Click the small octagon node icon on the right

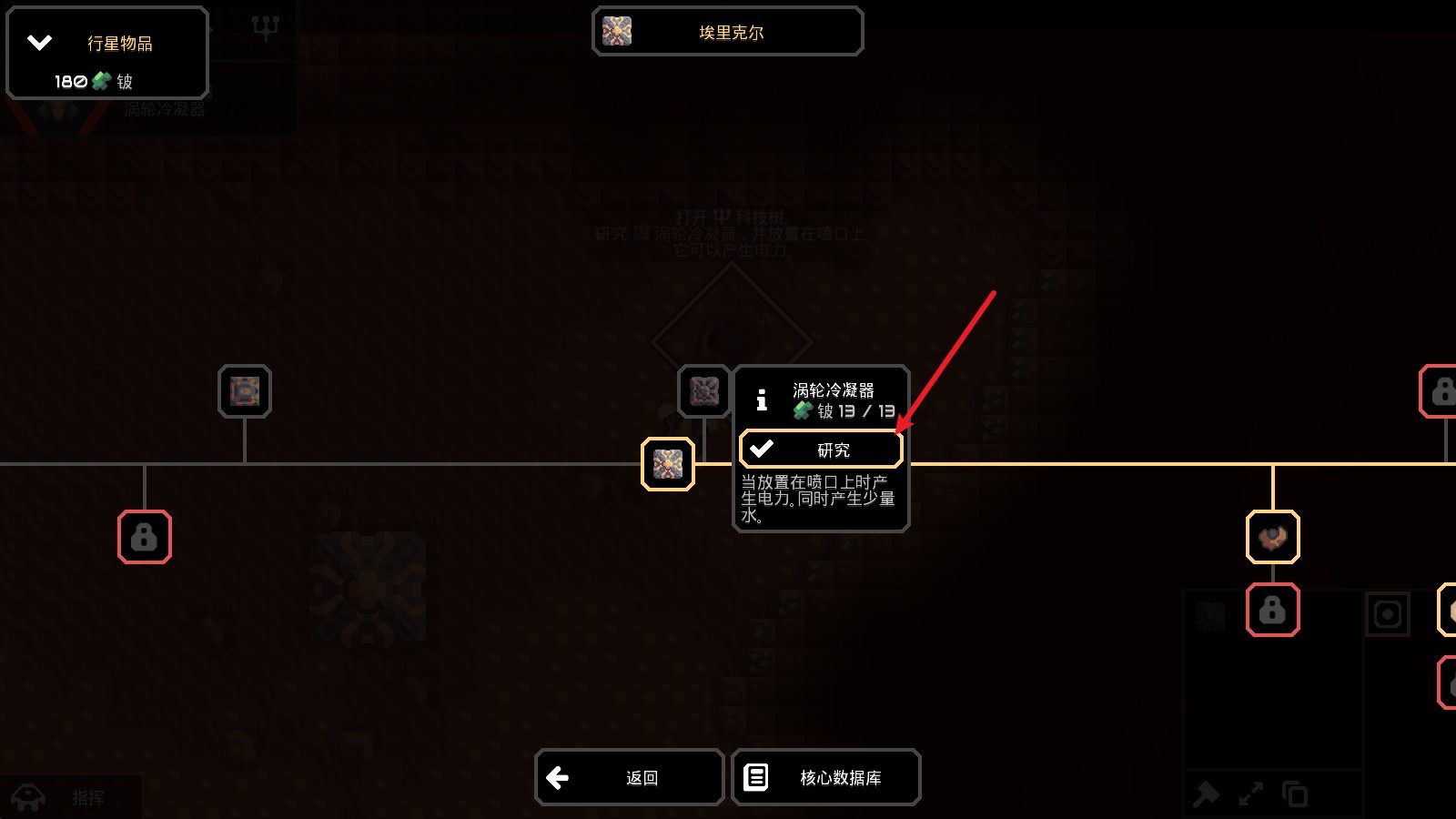1387,615
